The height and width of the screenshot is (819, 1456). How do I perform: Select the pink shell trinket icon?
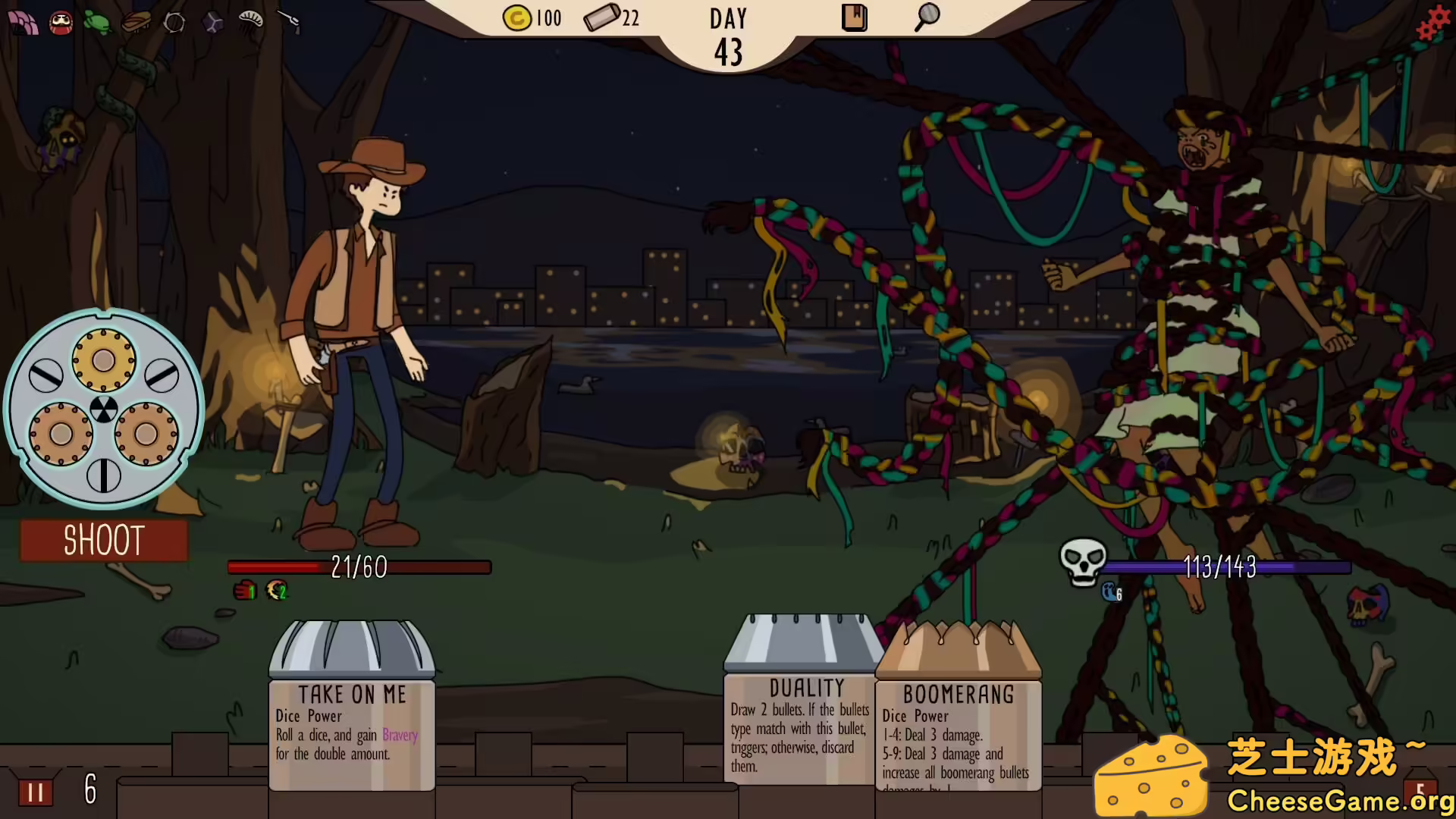coord(23,24)
